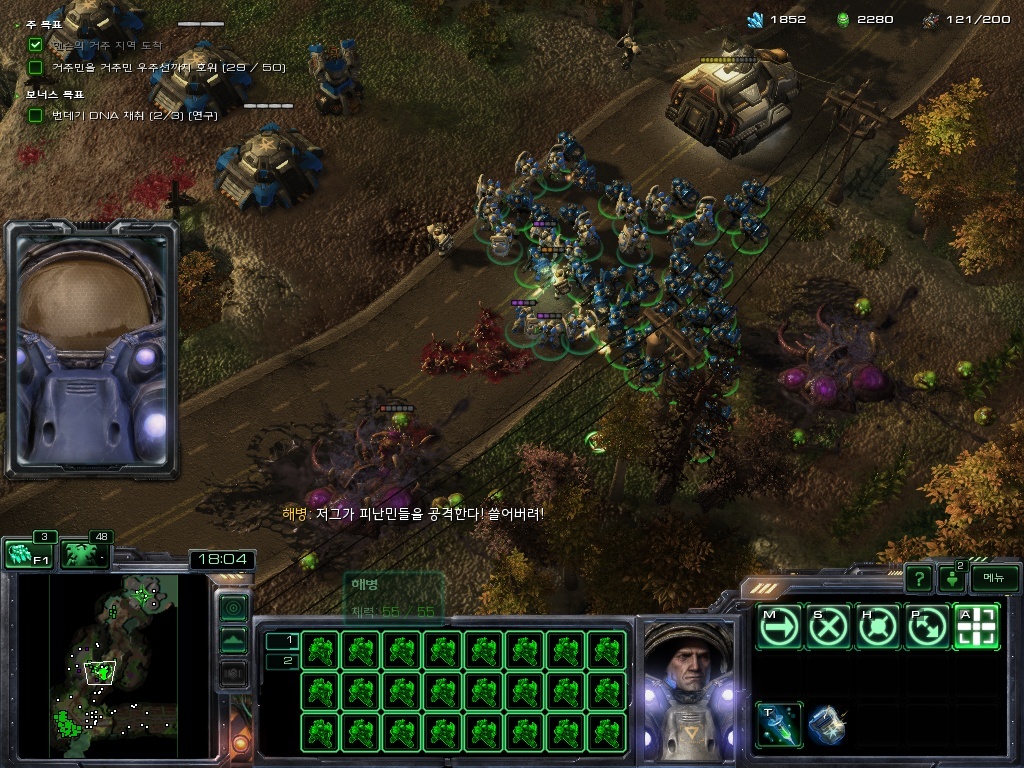Screen dimensions: 1024x768
Task: Switch to selection page 2
Action: coord(283,661)
